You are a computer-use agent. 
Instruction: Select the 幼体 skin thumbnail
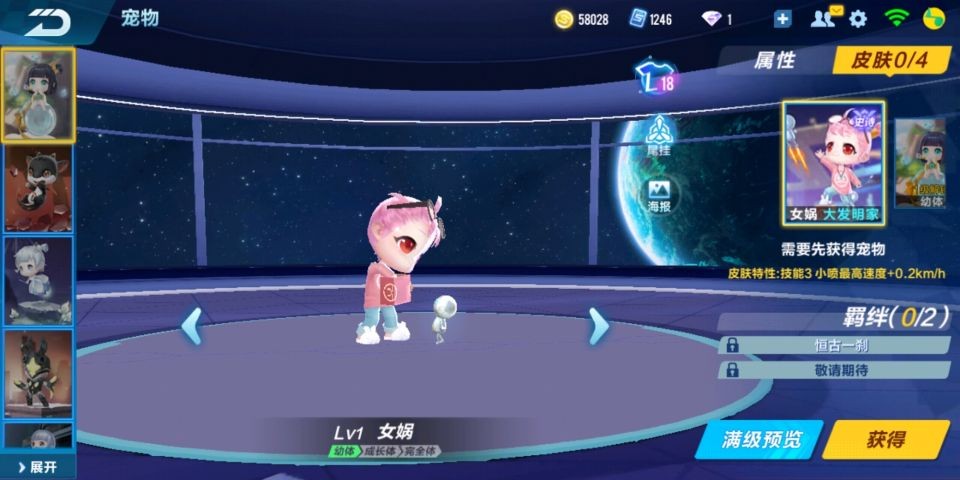(919, 163)
